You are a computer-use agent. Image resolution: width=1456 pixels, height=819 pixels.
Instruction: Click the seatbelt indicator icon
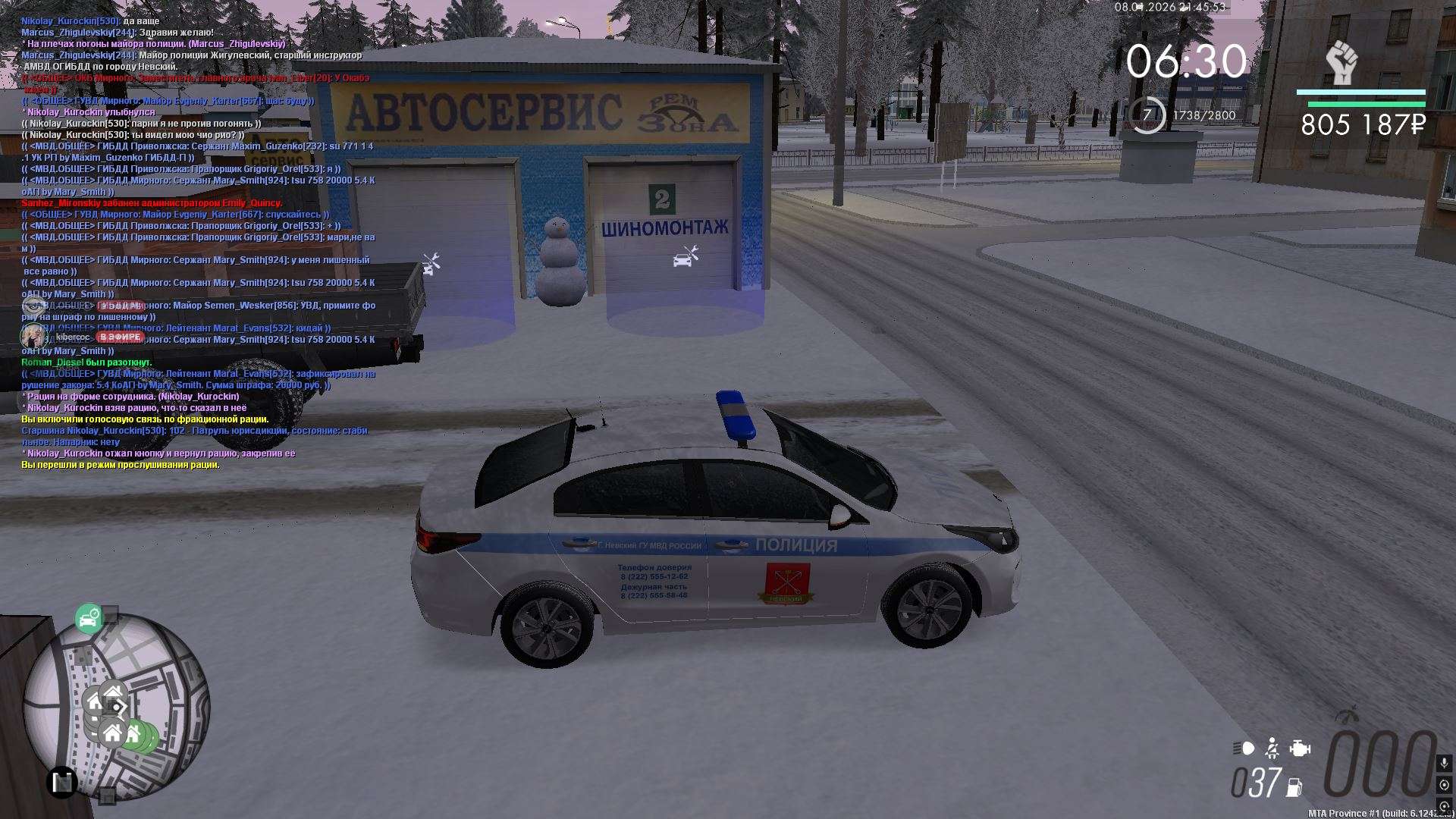point(1272,748)
